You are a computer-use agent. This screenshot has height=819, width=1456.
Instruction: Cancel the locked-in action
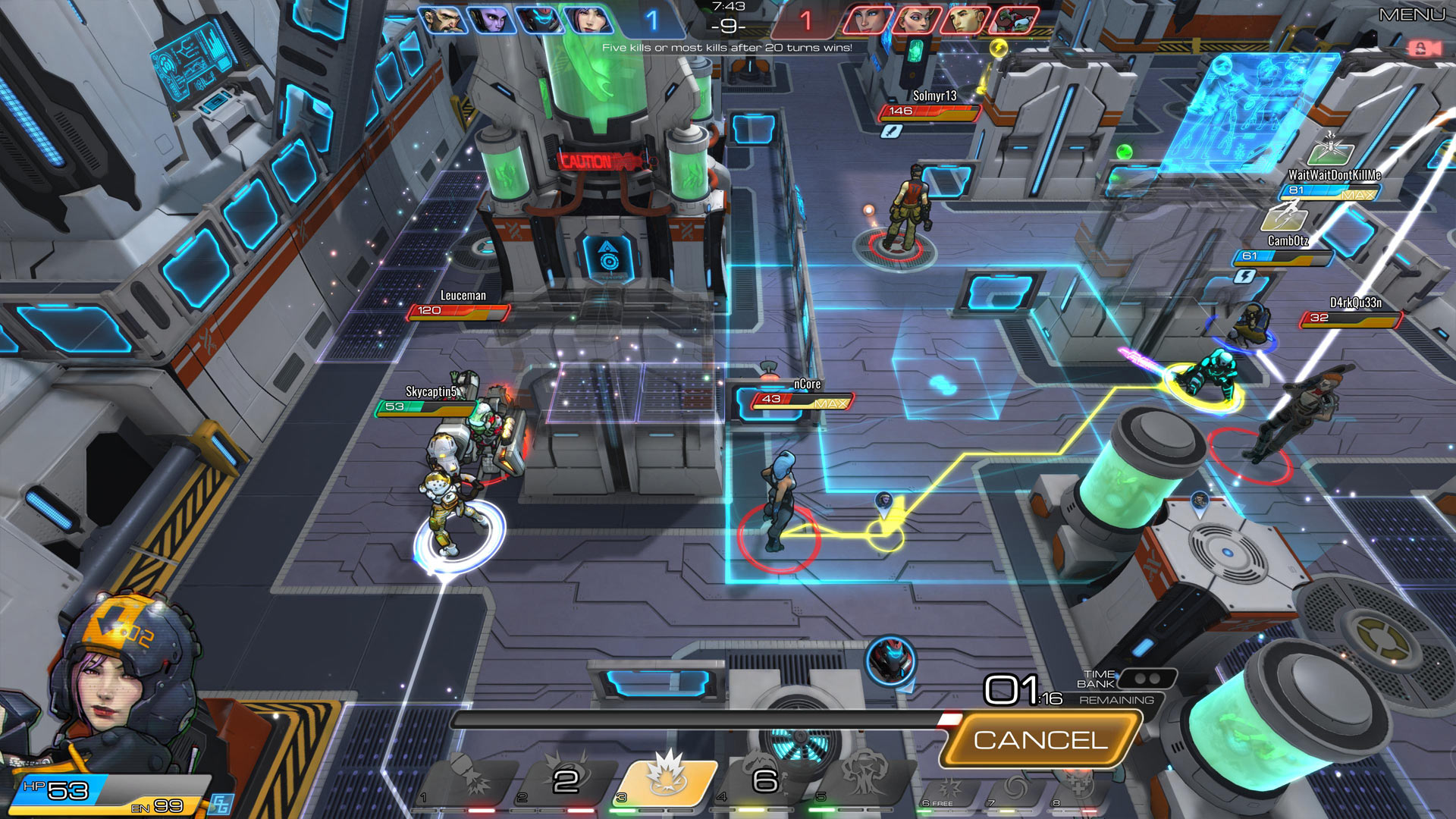click(1040, 740)
